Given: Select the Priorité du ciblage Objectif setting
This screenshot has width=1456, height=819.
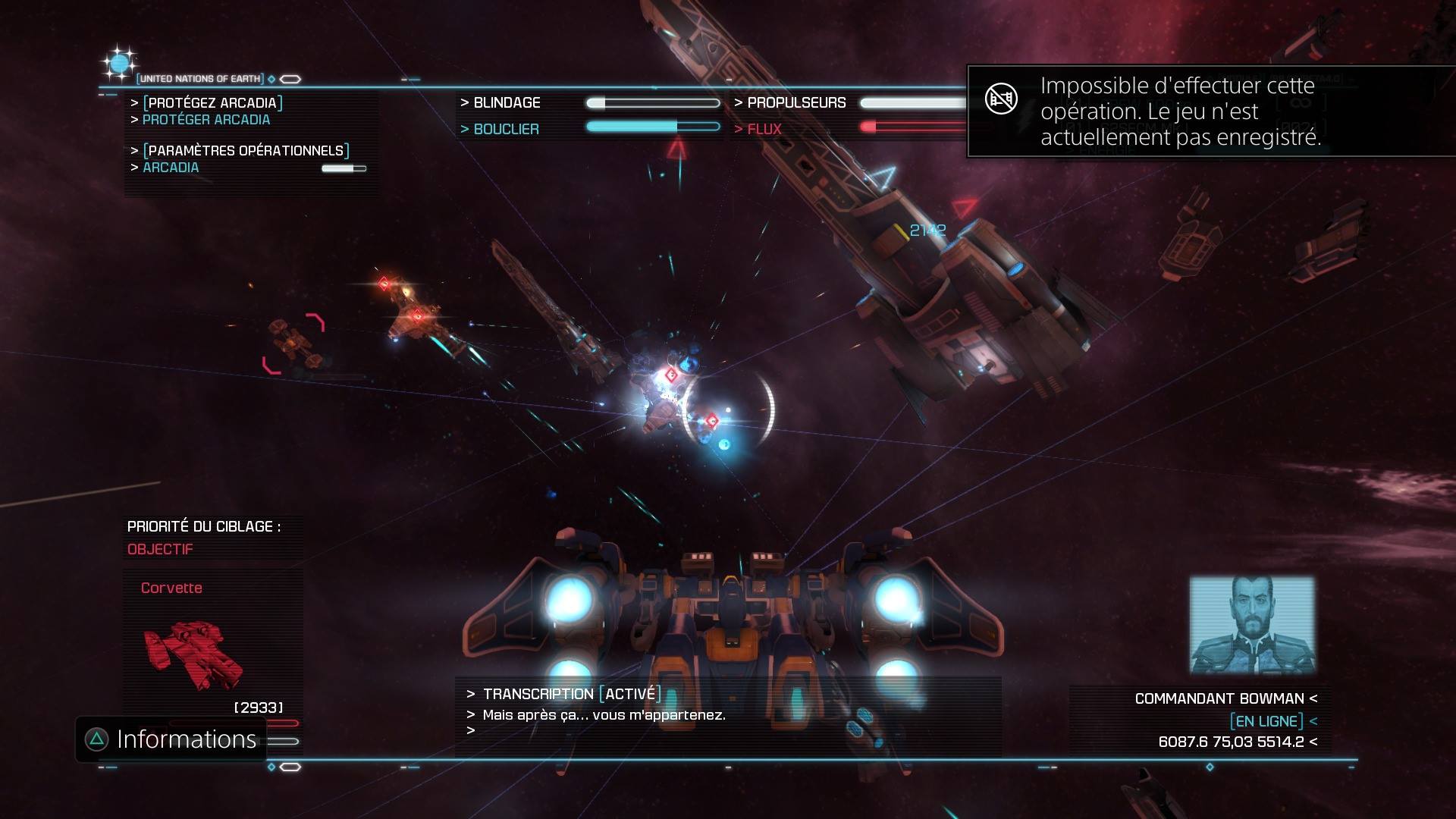Looking at the screenshot, I should (160, 549).
